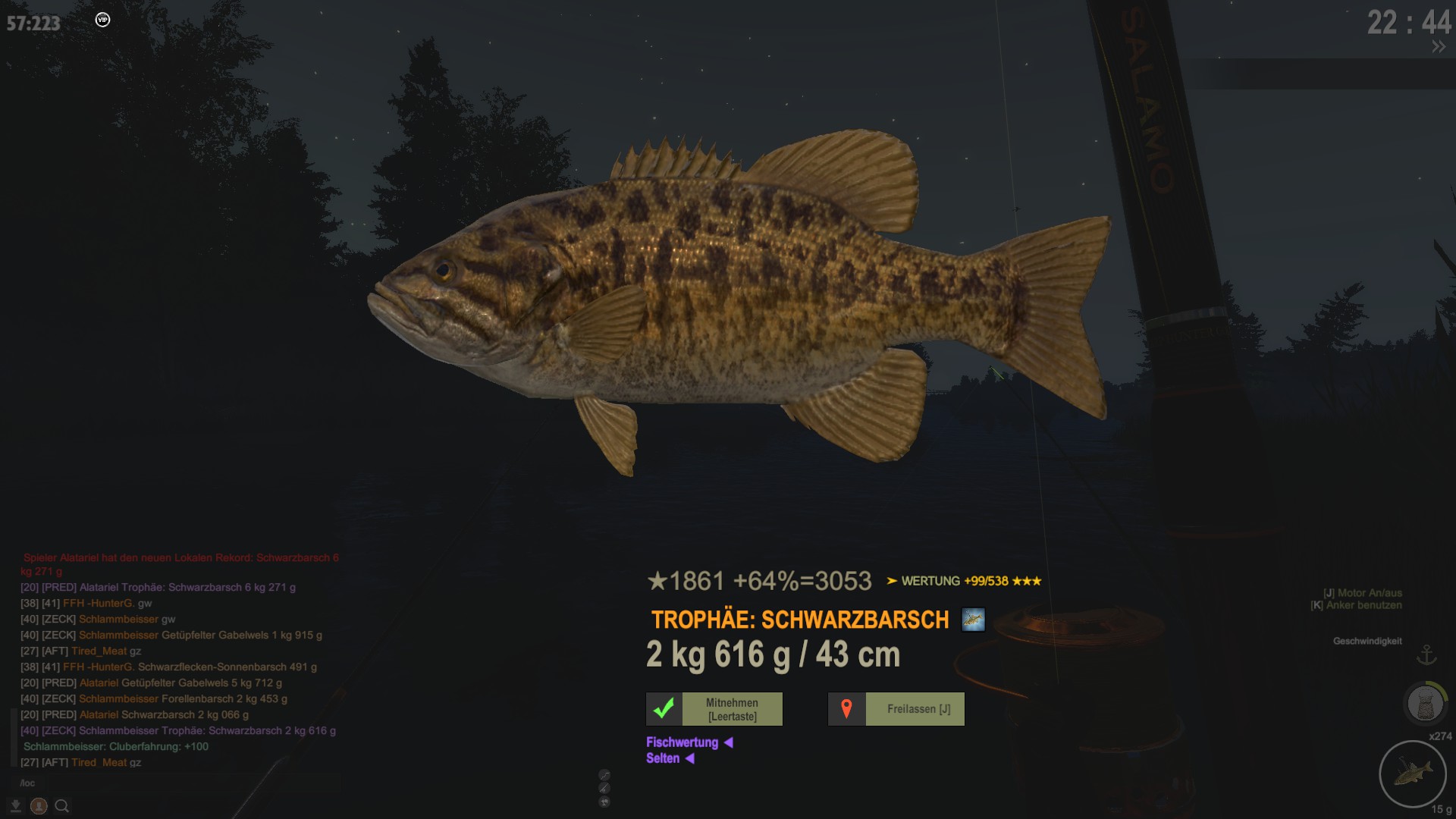Click the anchor icon

(x=1426, y=654)
